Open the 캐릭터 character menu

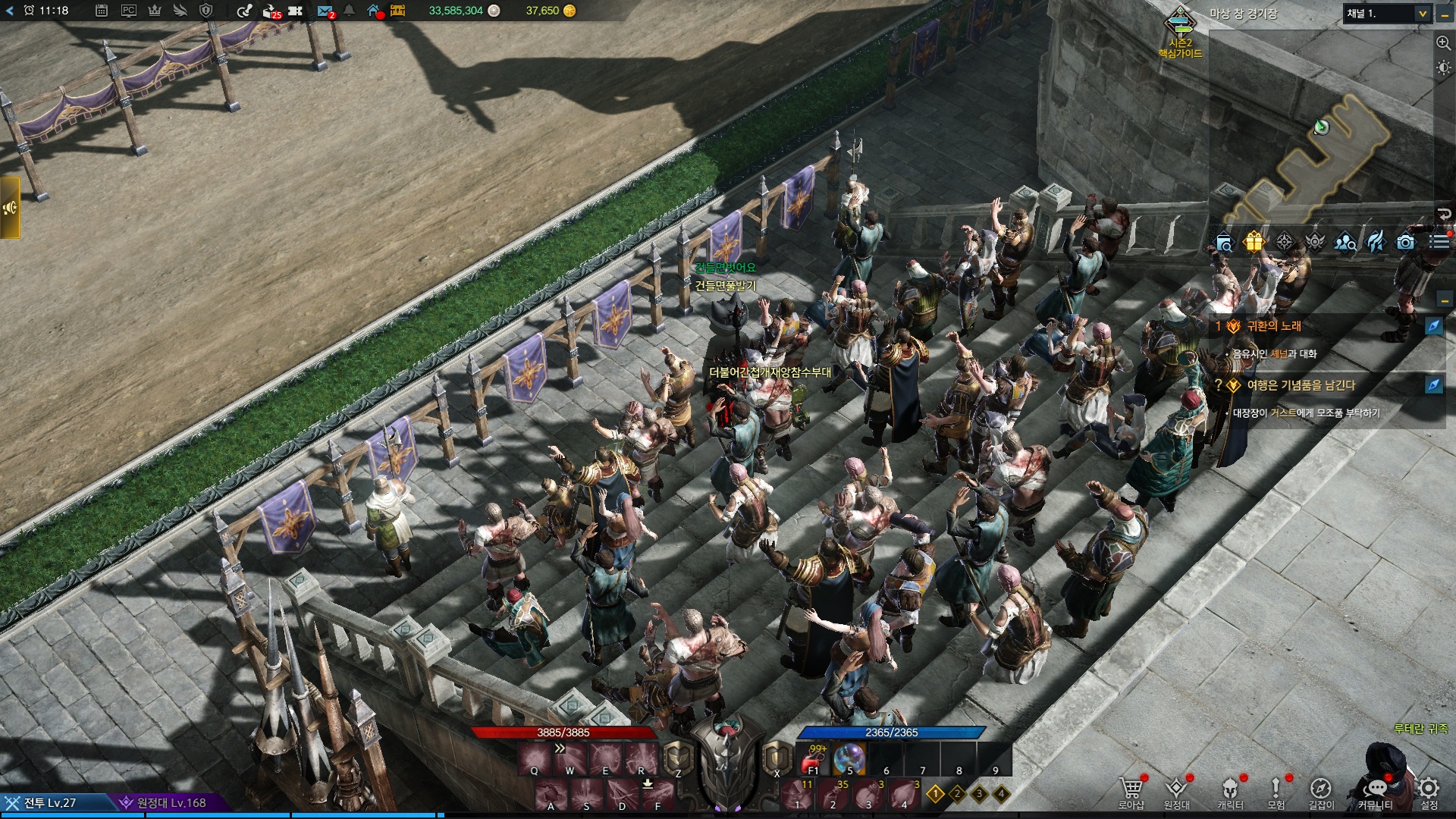pos(1230,791)
